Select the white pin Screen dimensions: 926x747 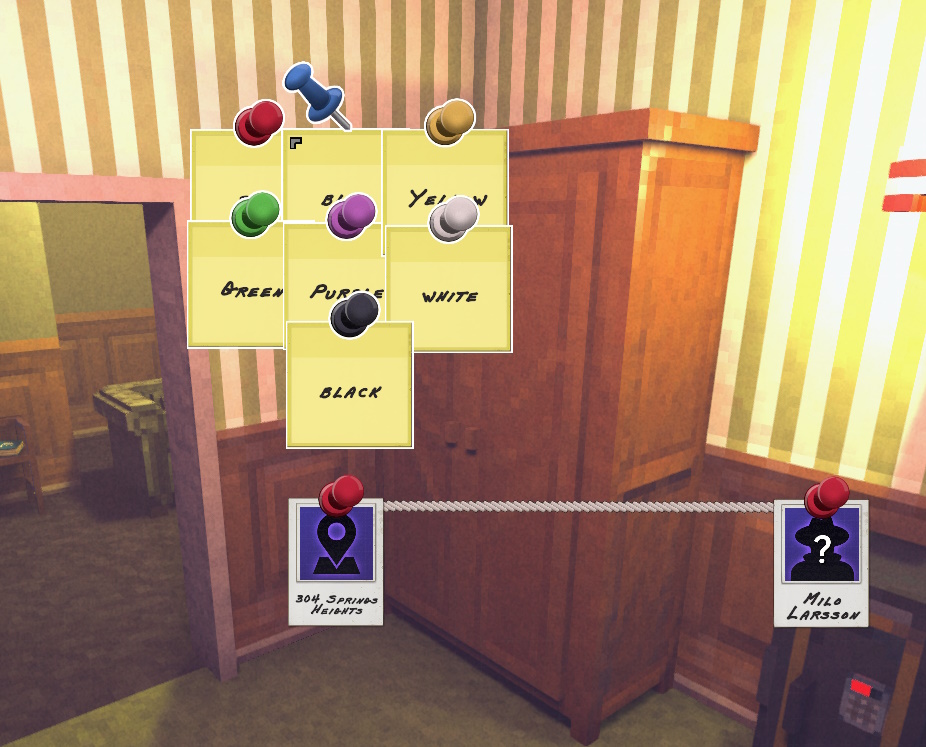(453, 218)
